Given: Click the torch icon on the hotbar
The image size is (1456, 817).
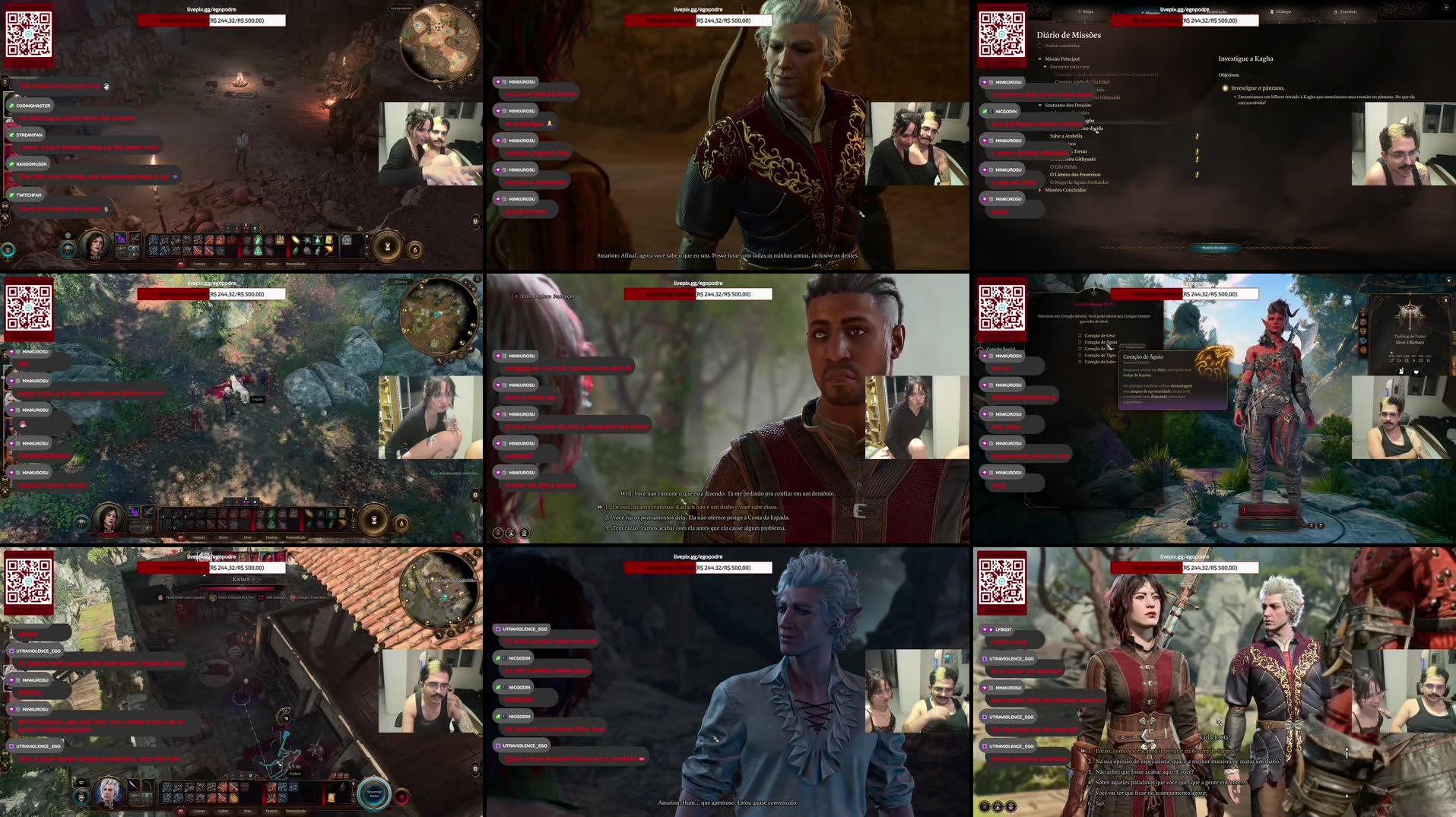Looking at the screenshot, I should click(x=329, y=250).
